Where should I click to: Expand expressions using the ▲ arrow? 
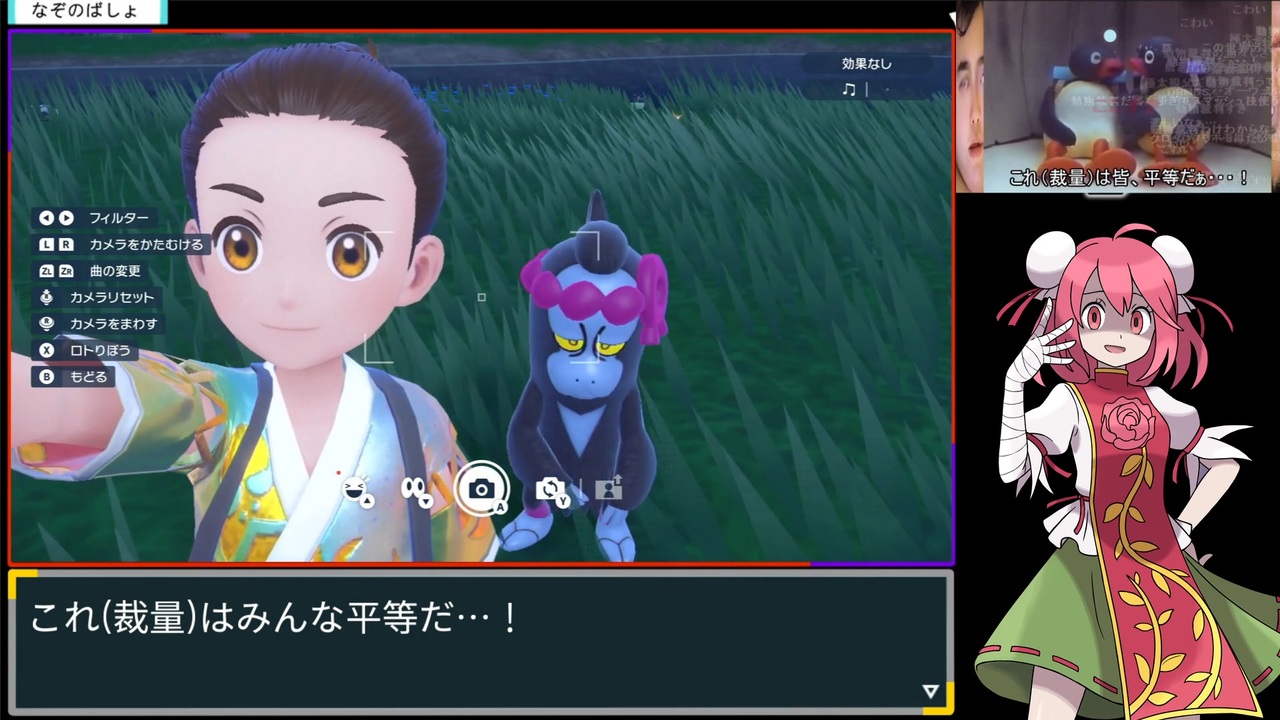click(x=366, y=501)
